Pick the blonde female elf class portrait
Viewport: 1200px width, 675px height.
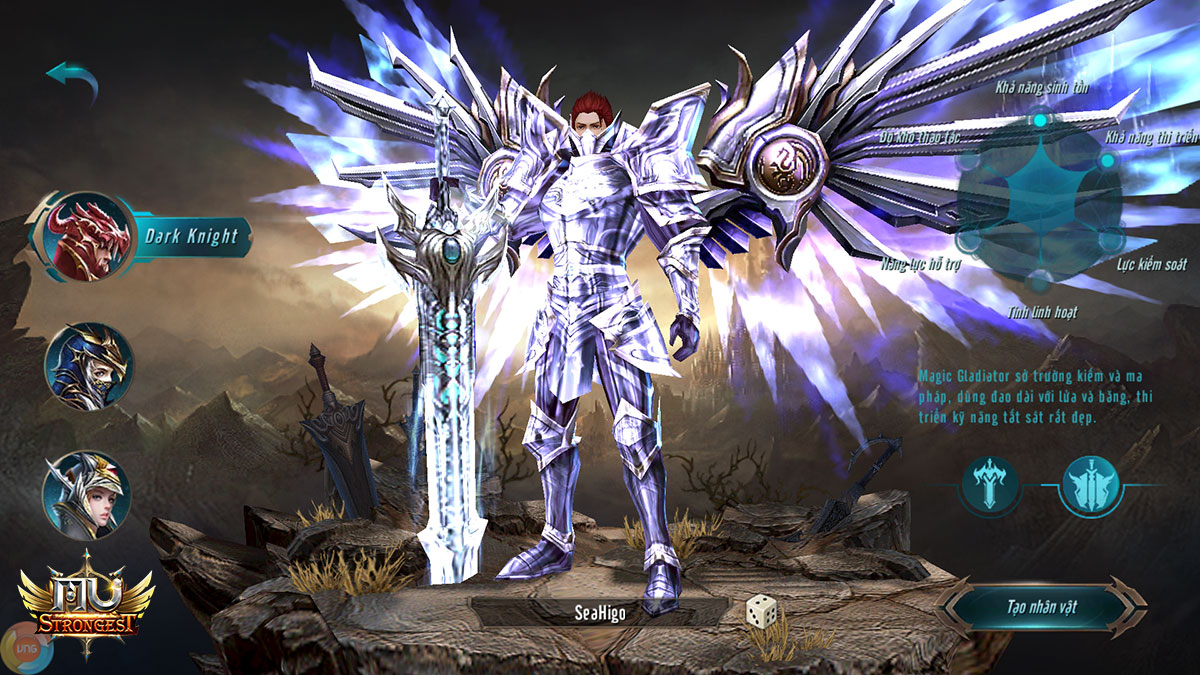point(85,495)
